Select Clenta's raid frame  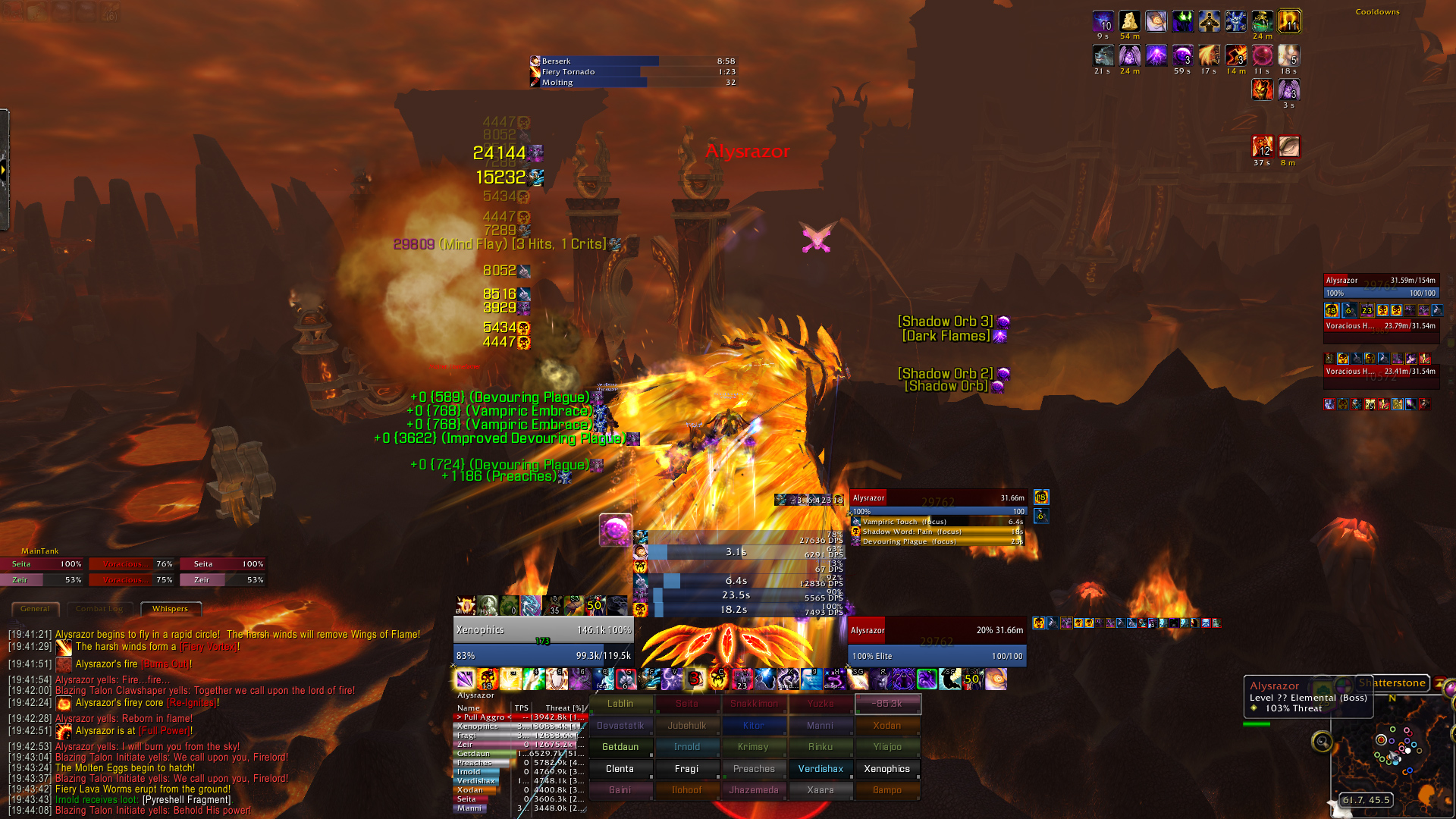point(620,769)
